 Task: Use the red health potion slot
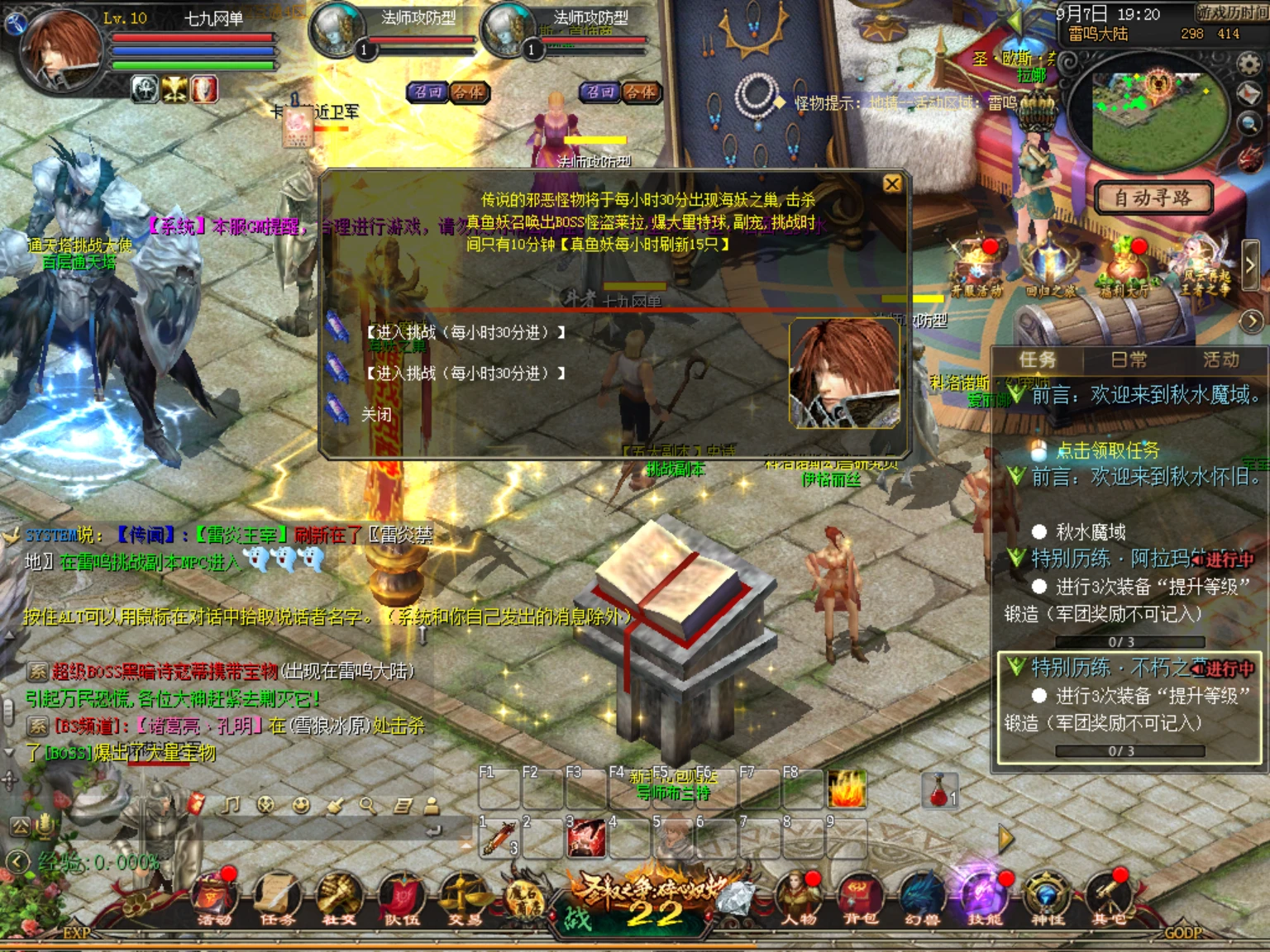pyautogui.click(x=939, y=790)
